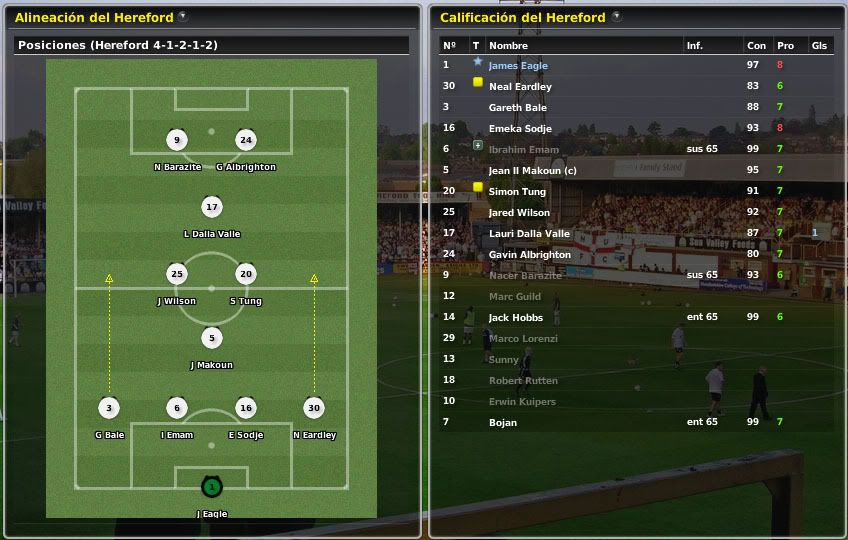The width and height of the screenshot is (848, 540).
Task: Sort players by Pro rating column
Action: coord(785,46)
